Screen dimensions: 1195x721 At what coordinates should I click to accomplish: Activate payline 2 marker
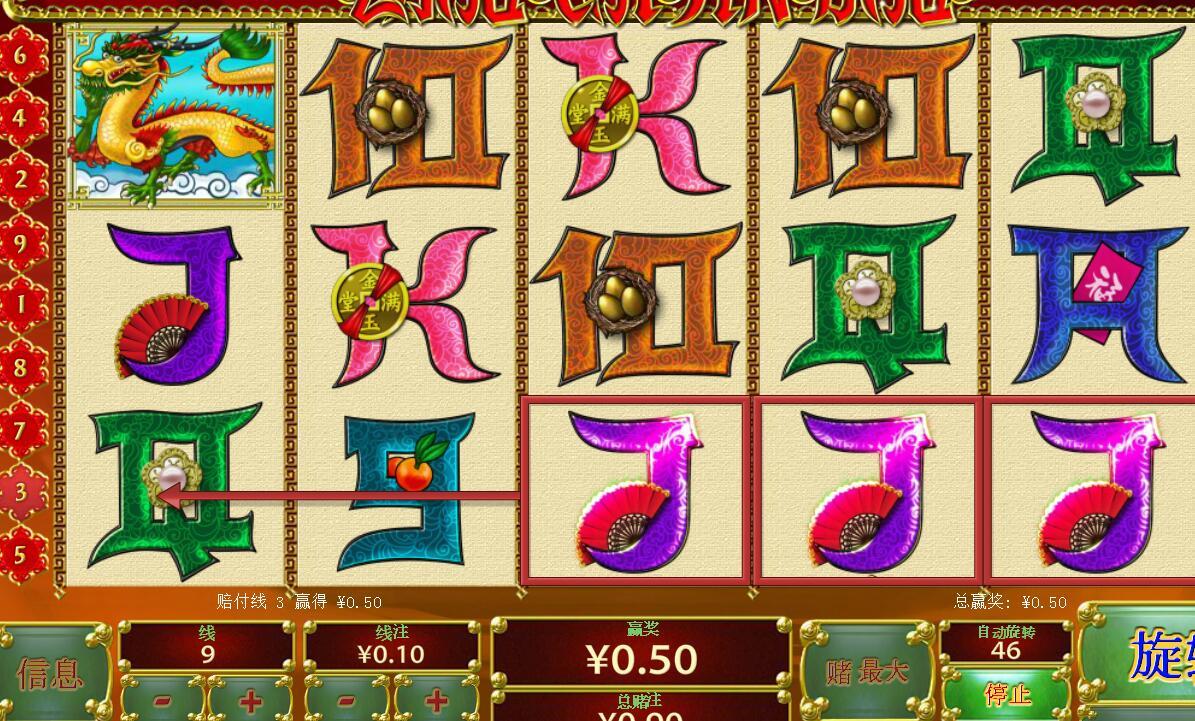[21, 180]
